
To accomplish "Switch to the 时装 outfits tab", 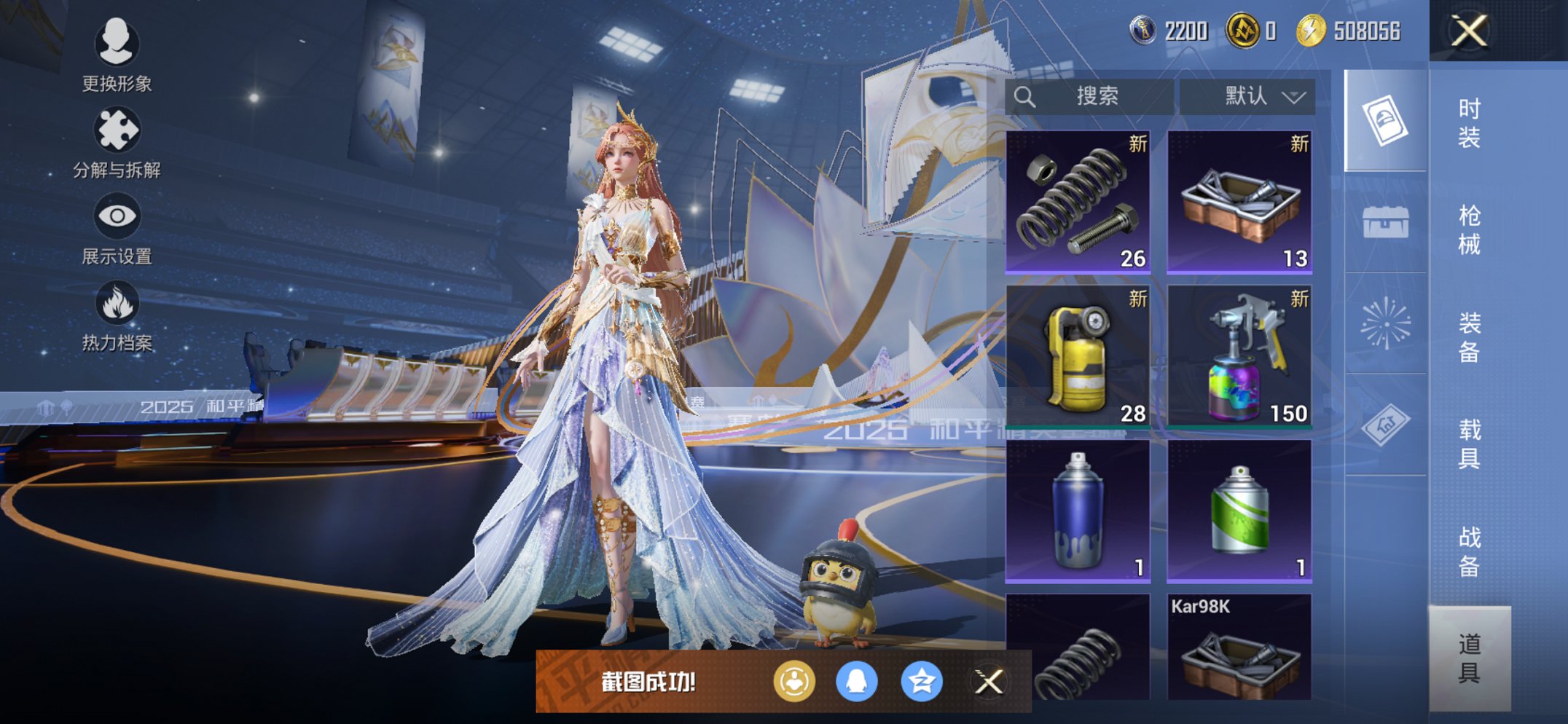I will [x=1469, y=122].
